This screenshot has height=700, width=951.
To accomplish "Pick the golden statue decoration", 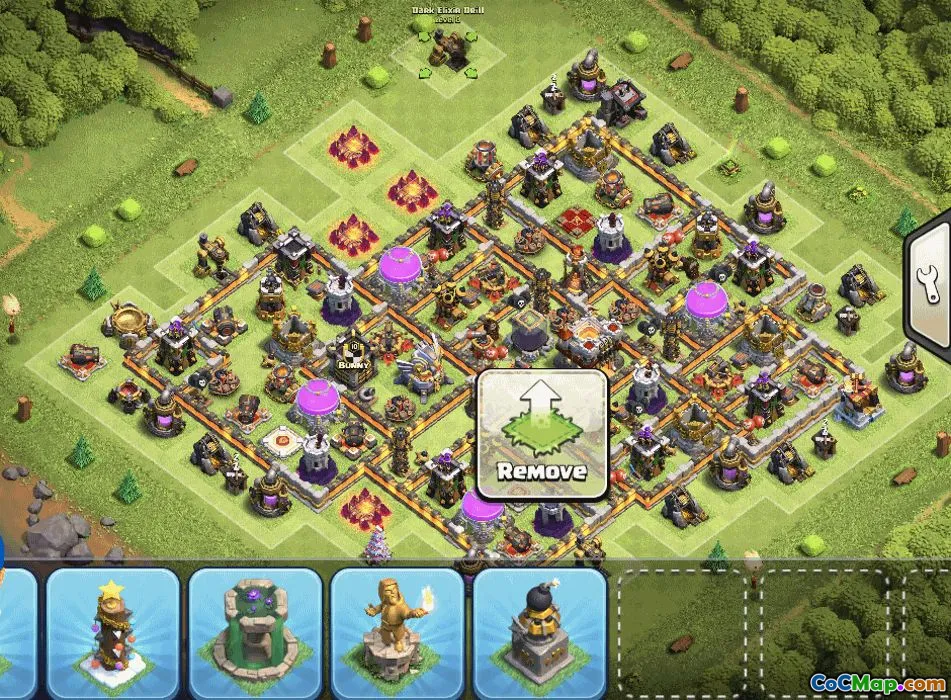I will pyautogui.click(x=397, y=632).
